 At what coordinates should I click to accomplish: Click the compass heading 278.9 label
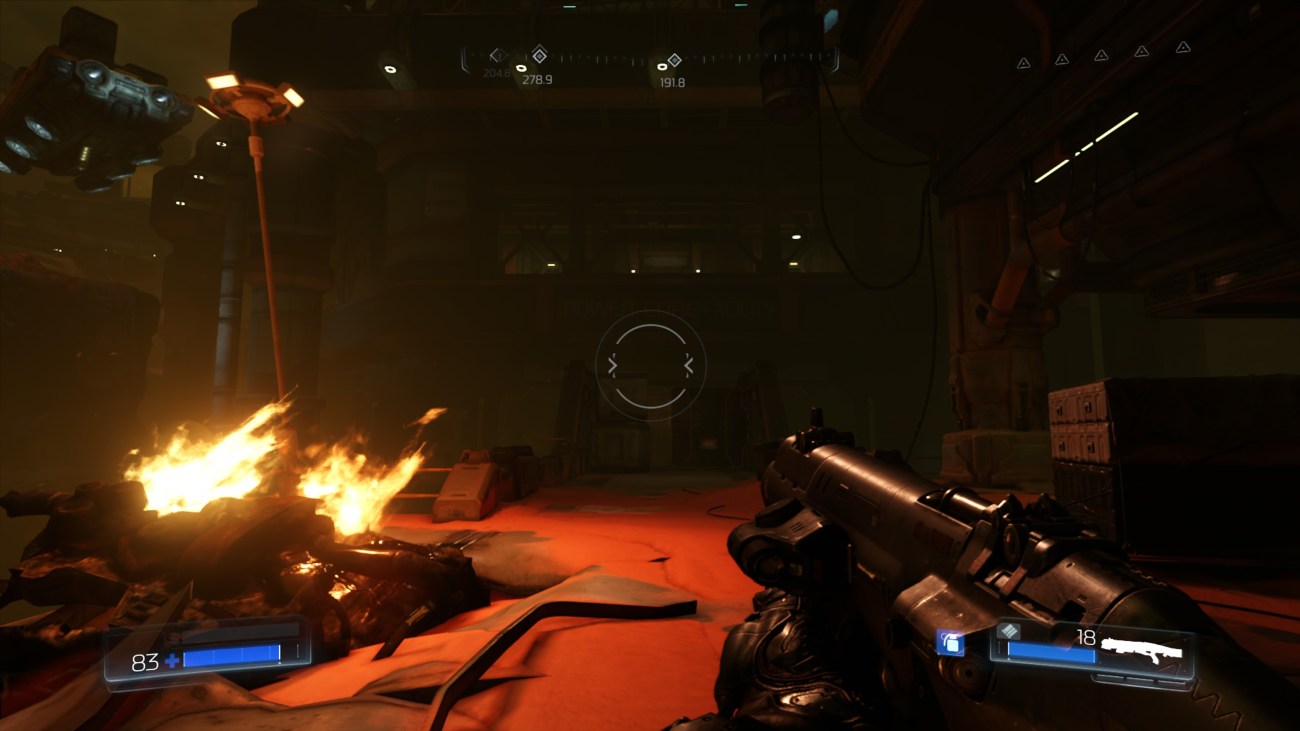pyautogui.click(x=535, y=78)
